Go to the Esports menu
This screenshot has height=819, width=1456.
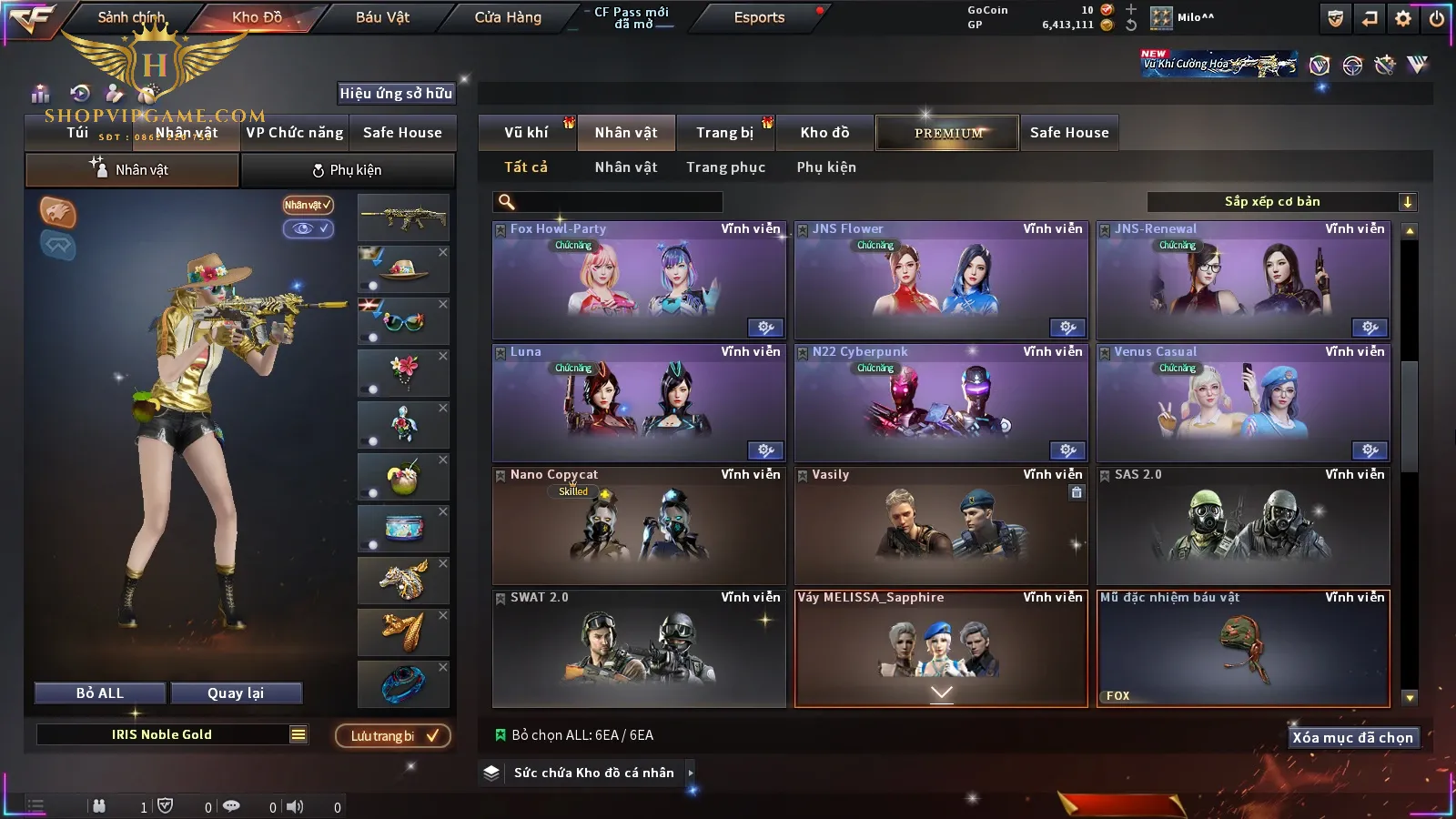[x=759, y=17]
